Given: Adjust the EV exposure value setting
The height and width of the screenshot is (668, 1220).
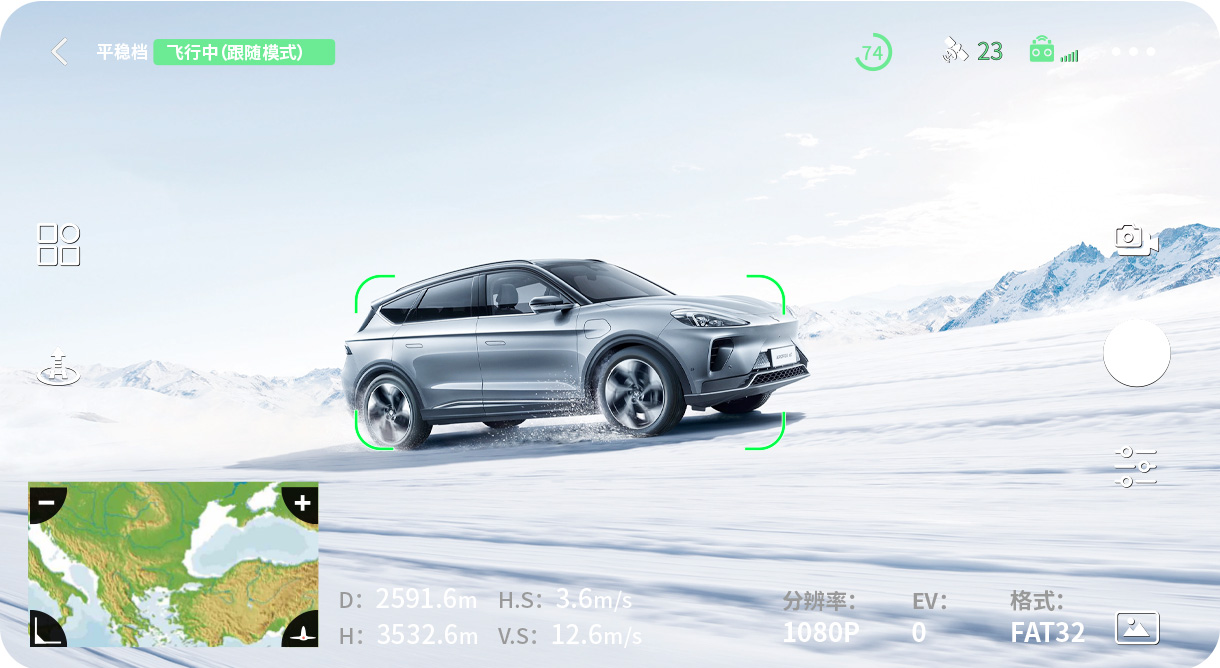Looking at the screenshot, I should (x=919, y=632).
